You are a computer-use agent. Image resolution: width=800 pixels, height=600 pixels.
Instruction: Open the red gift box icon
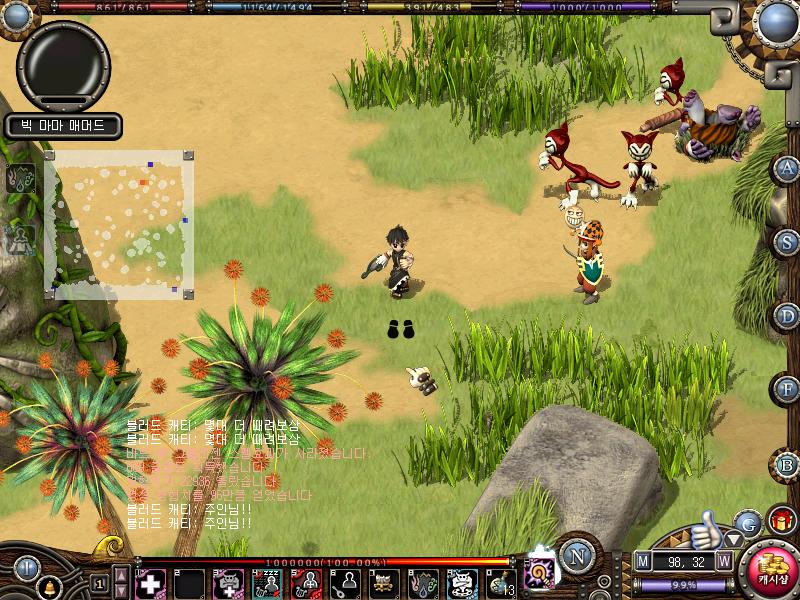click(x=781, y=521)
